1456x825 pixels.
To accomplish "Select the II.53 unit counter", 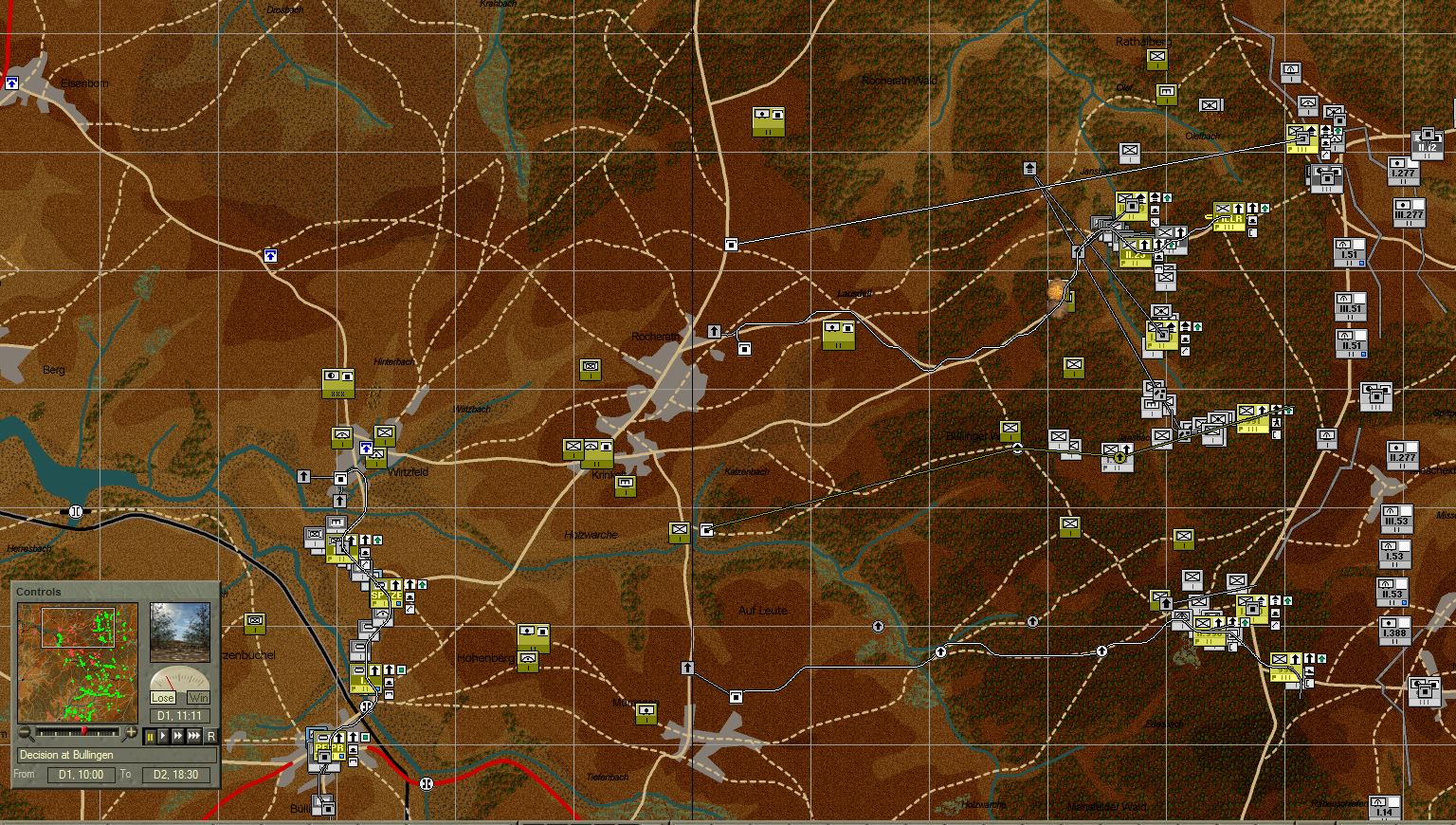I will (x=1391, y=592).
